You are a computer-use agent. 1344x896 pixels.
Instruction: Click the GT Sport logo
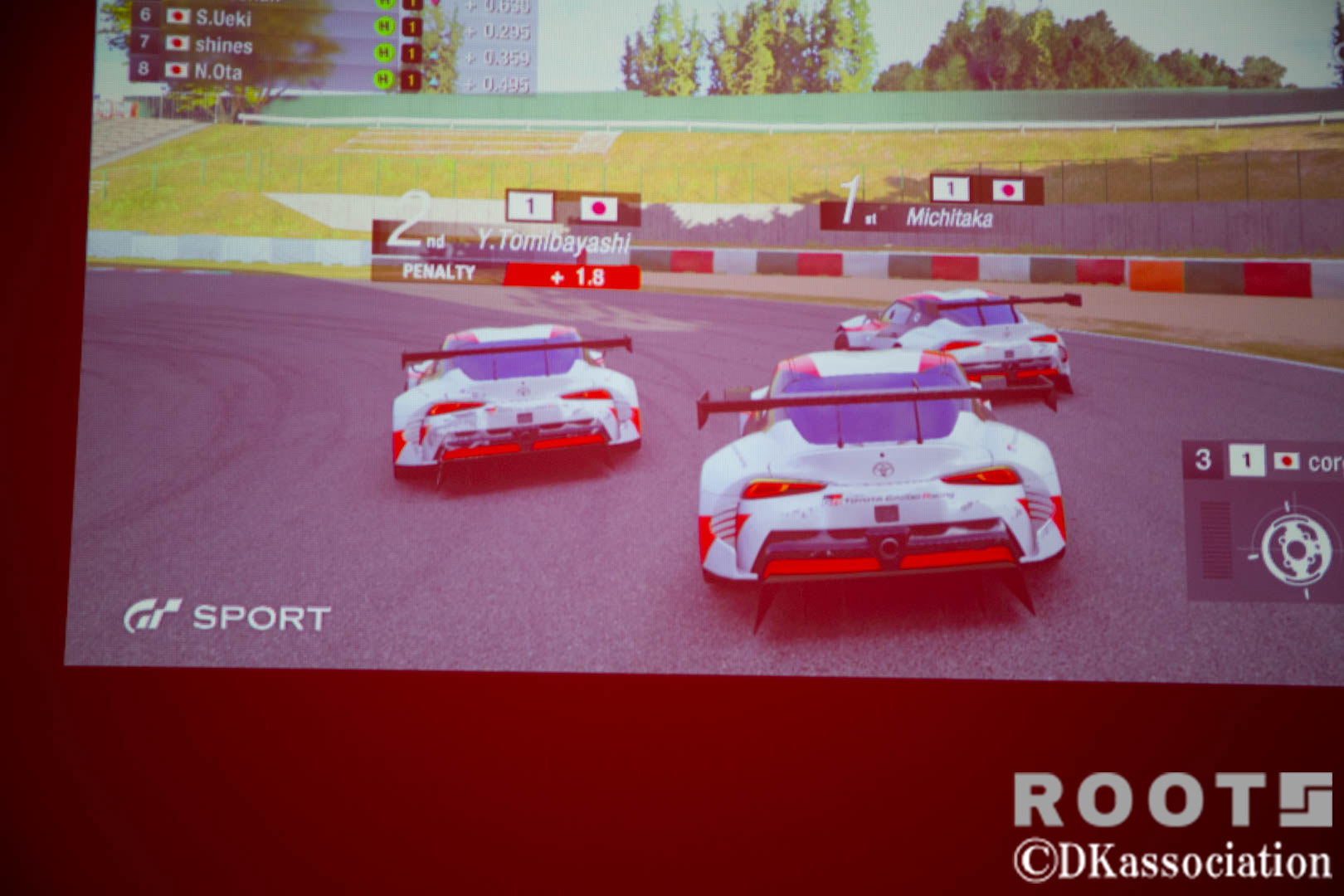[227, 617]
